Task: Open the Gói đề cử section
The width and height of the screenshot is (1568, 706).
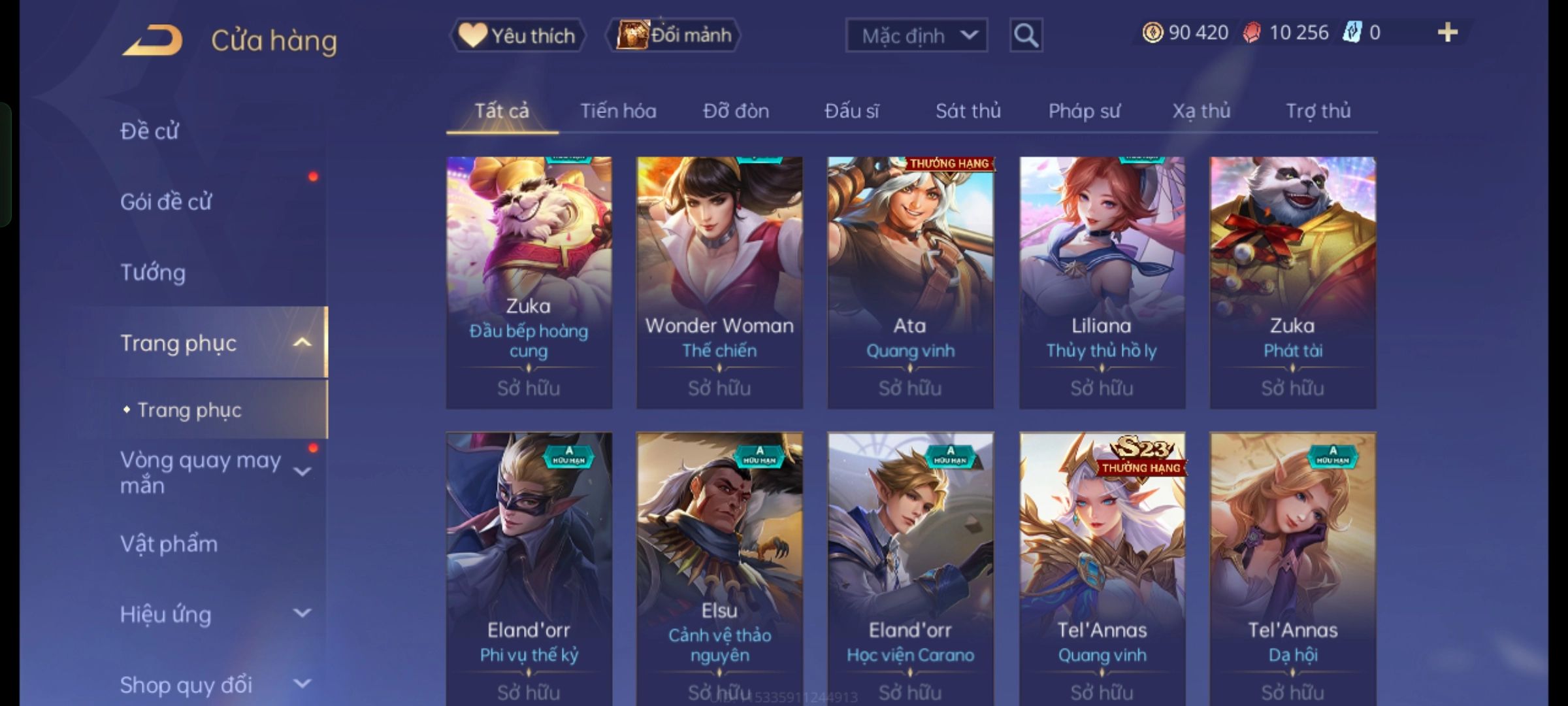Action: pyautogui.click(x=166, y=202)
